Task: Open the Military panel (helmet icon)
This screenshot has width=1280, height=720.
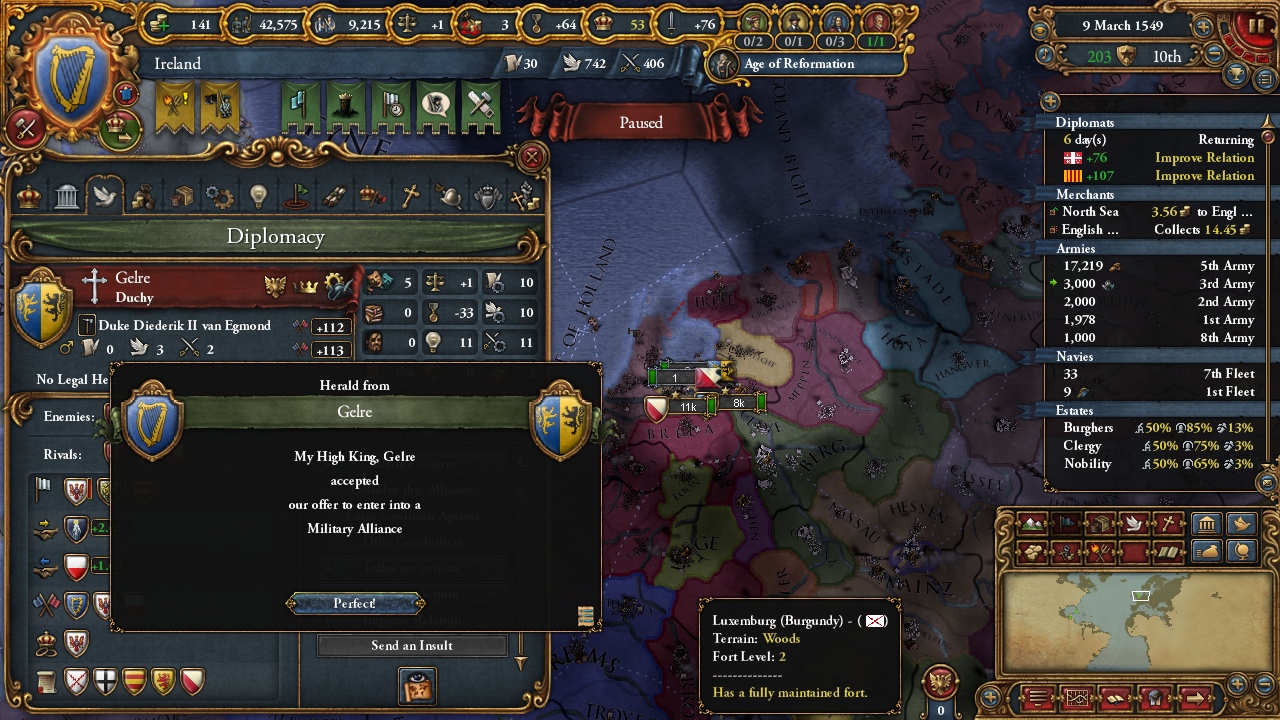Action: 450,196
